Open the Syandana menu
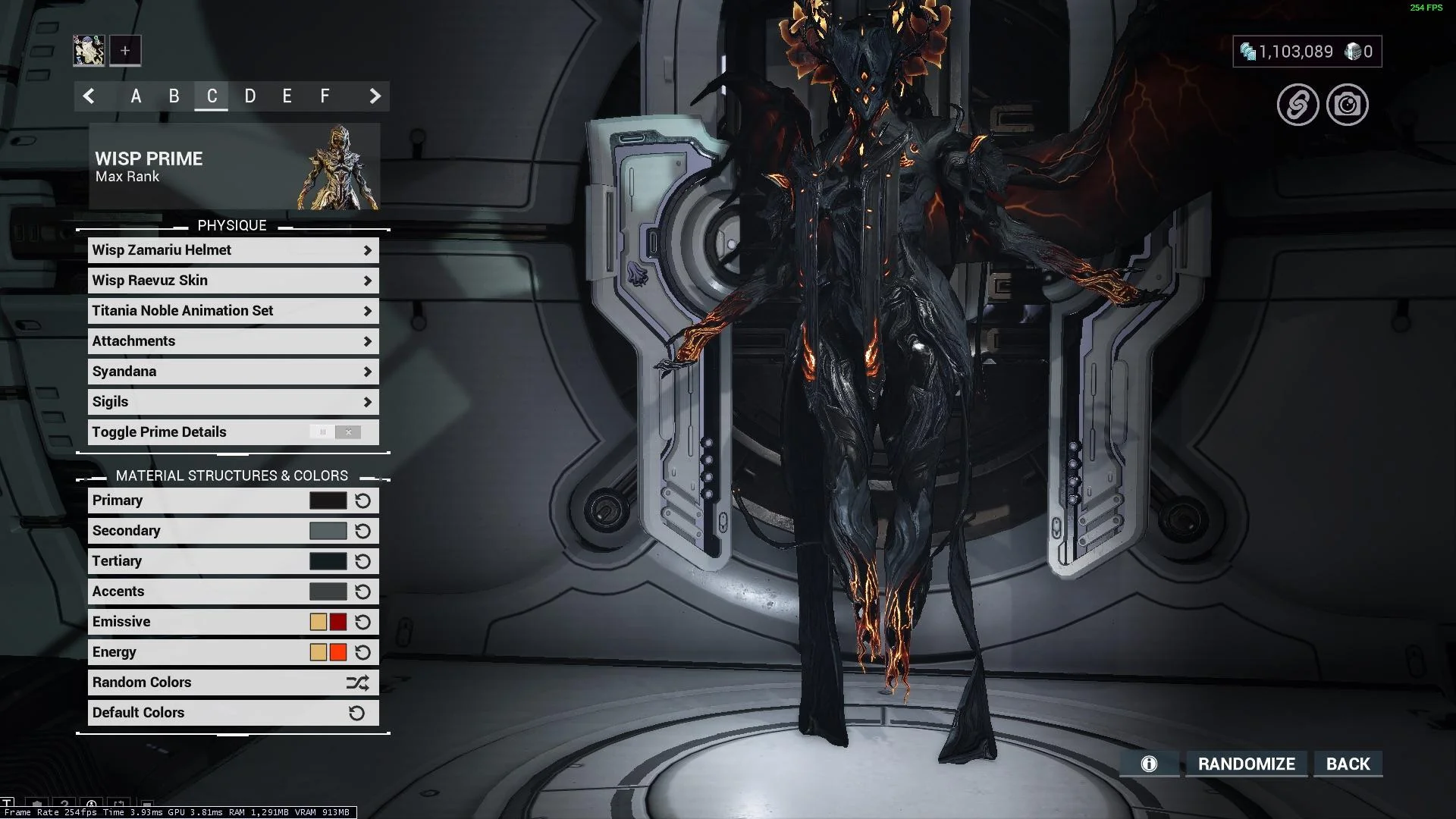Viewport: 1456px width, 819px height. coord(233,372)
